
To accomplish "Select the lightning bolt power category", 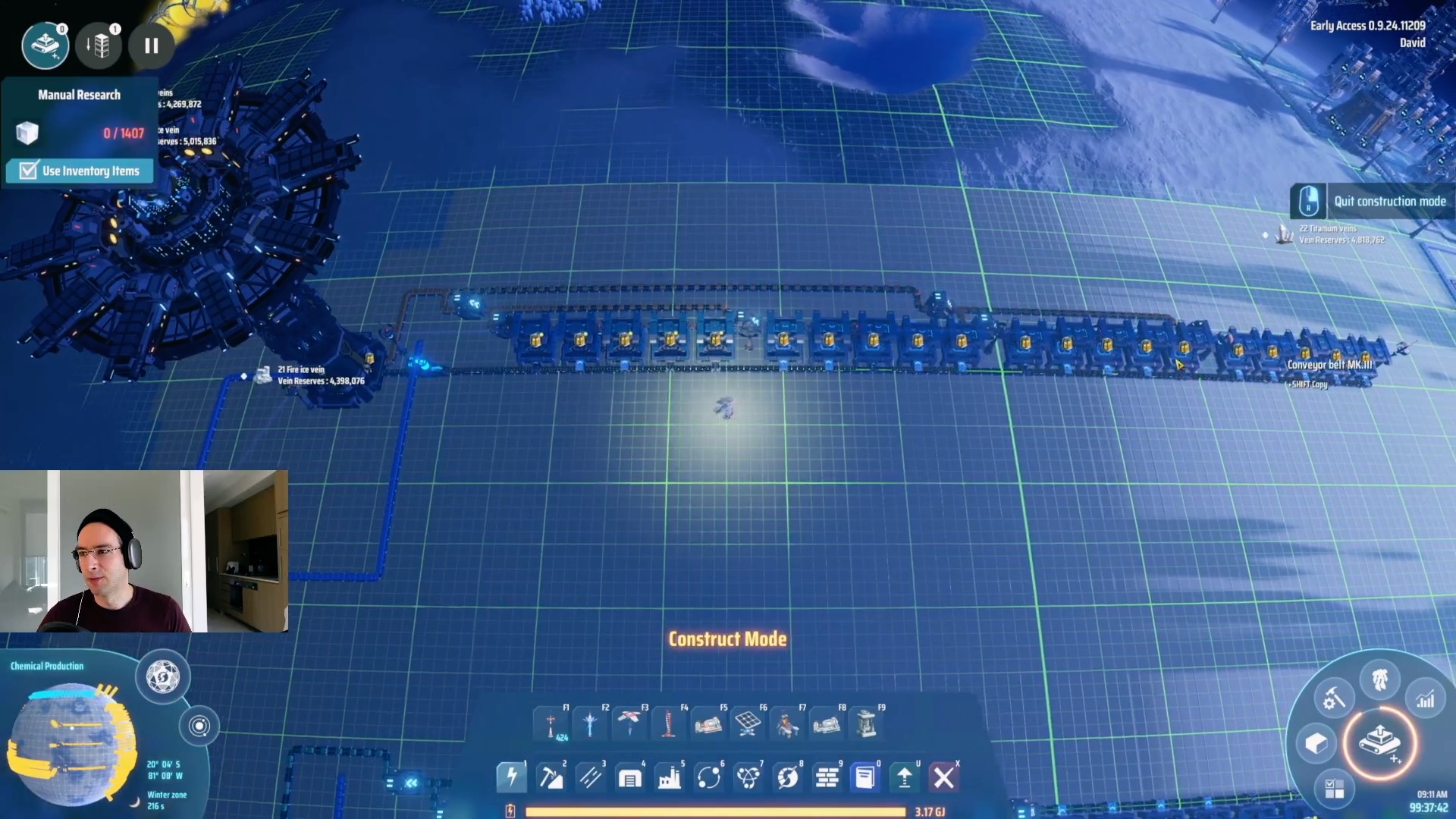I will pyautogui.click(x=511, y=777).
